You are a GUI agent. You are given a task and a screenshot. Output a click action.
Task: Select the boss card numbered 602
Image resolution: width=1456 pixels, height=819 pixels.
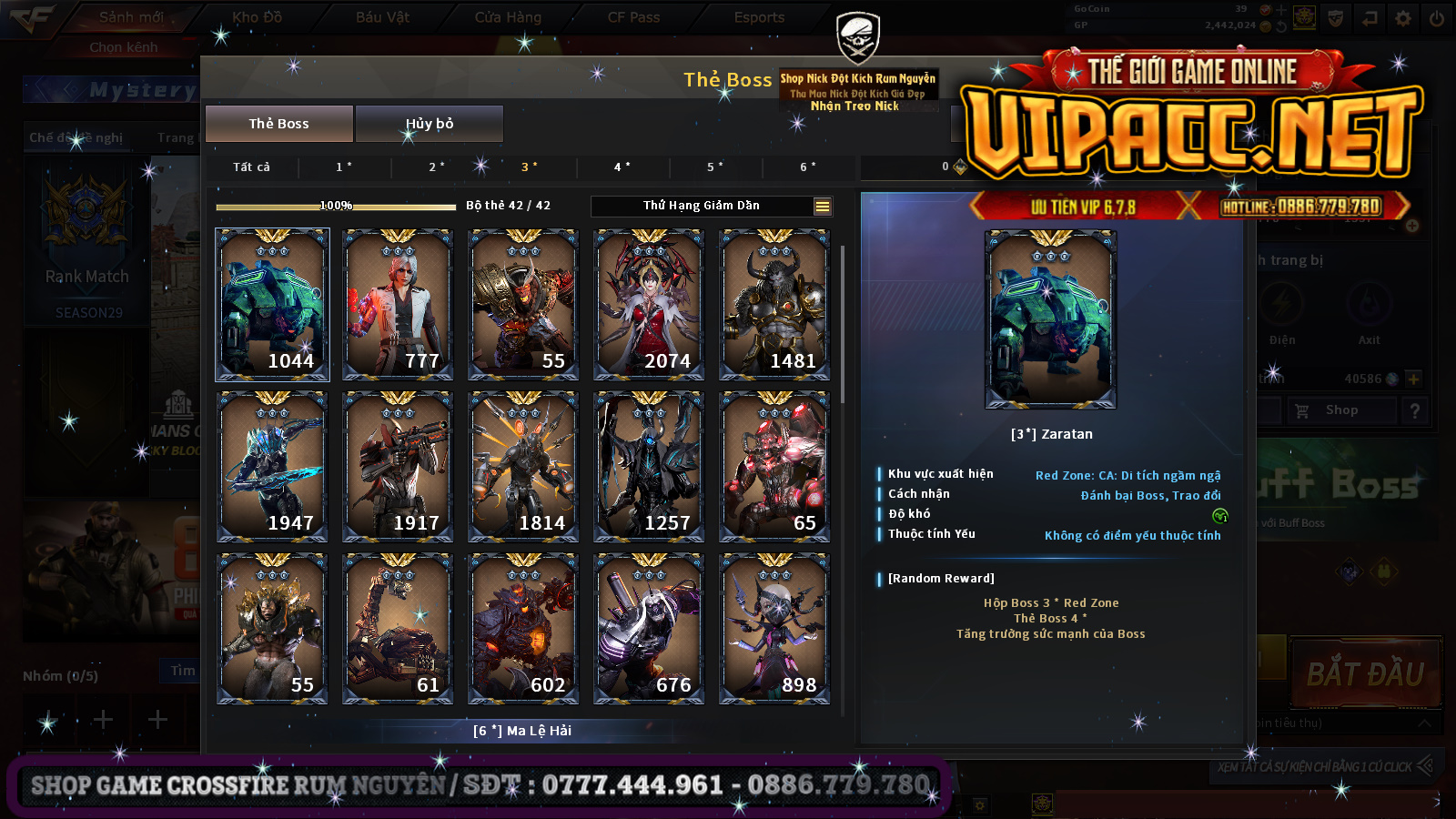[523, 628]
